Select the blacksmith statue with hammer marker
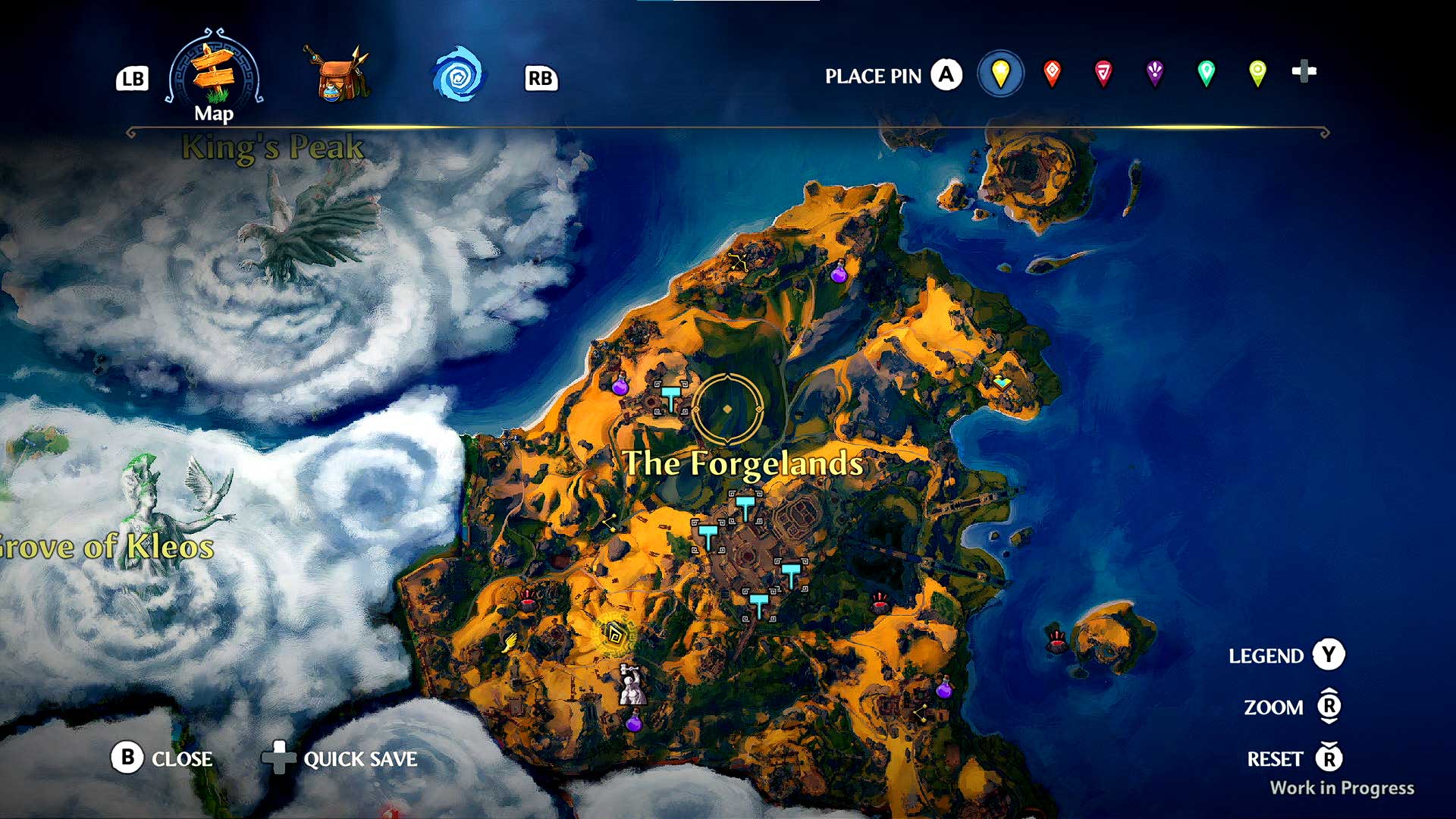The width and height of the screenshot is (1456, 819). (631, 685)
